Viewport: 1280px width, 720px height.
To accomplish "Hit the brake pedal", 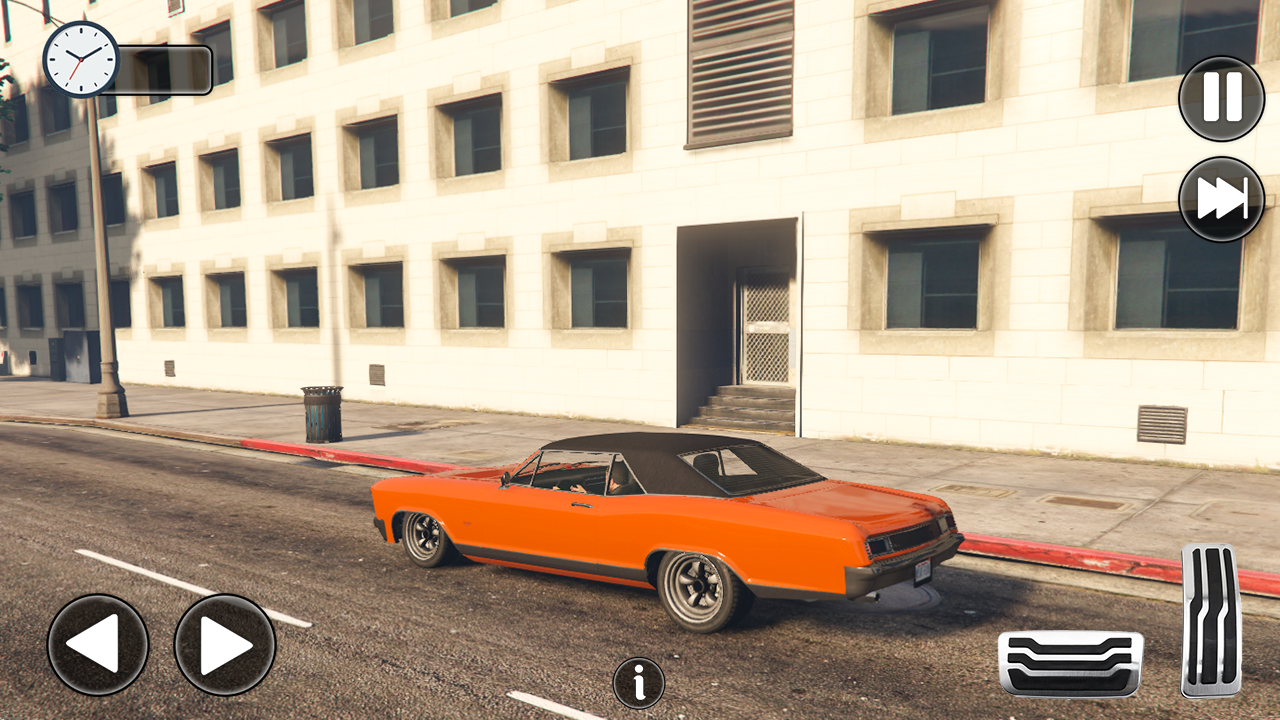I will click(x=1070, y=664).
